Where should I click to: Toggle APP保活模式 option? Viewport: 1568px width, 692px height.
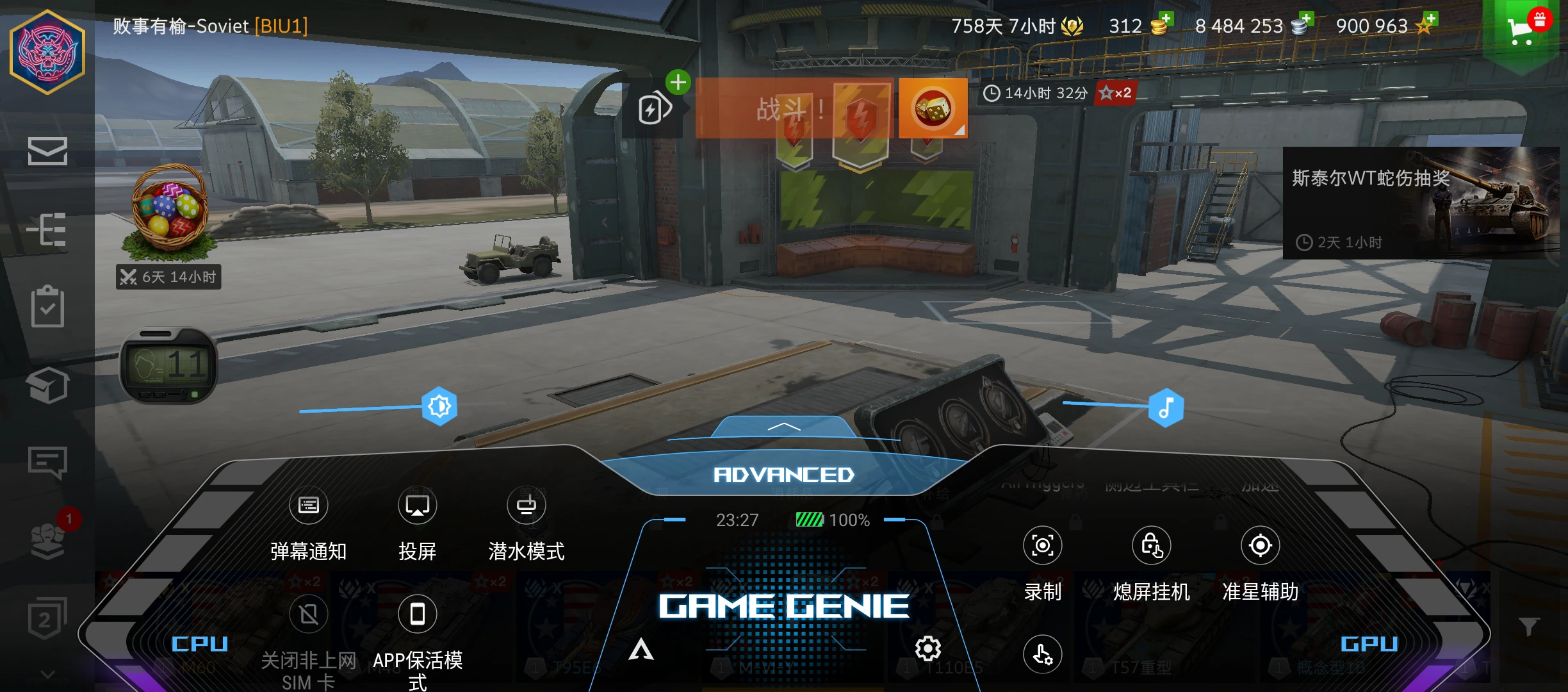418,615
